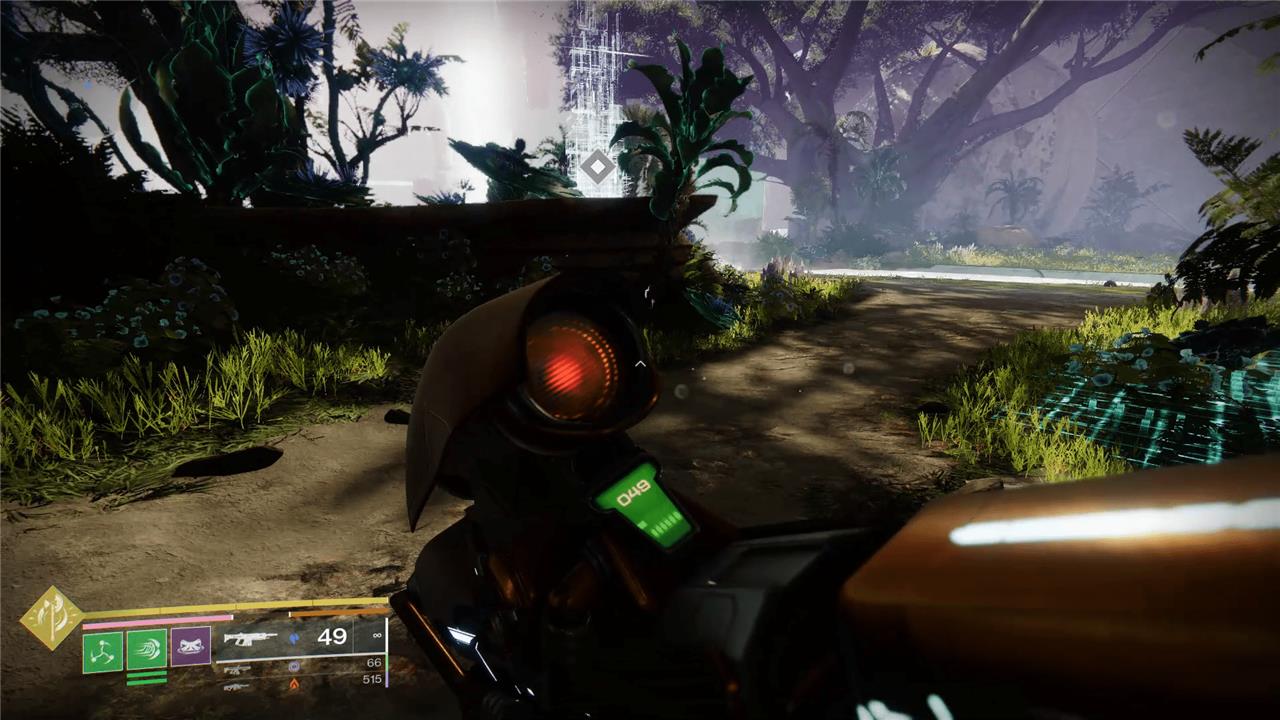Select the equipped primary rifle weapon icon
1280x720 pixels.
coord(249,638)
